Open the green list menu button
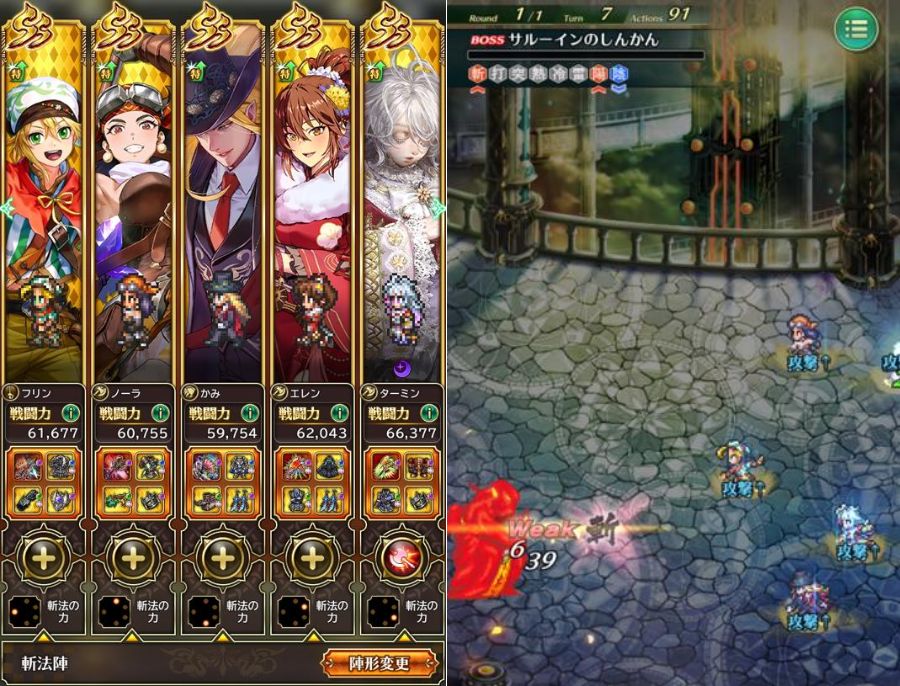Image resolution: width=900 pixels, height=686 pixels. point(856,28)
